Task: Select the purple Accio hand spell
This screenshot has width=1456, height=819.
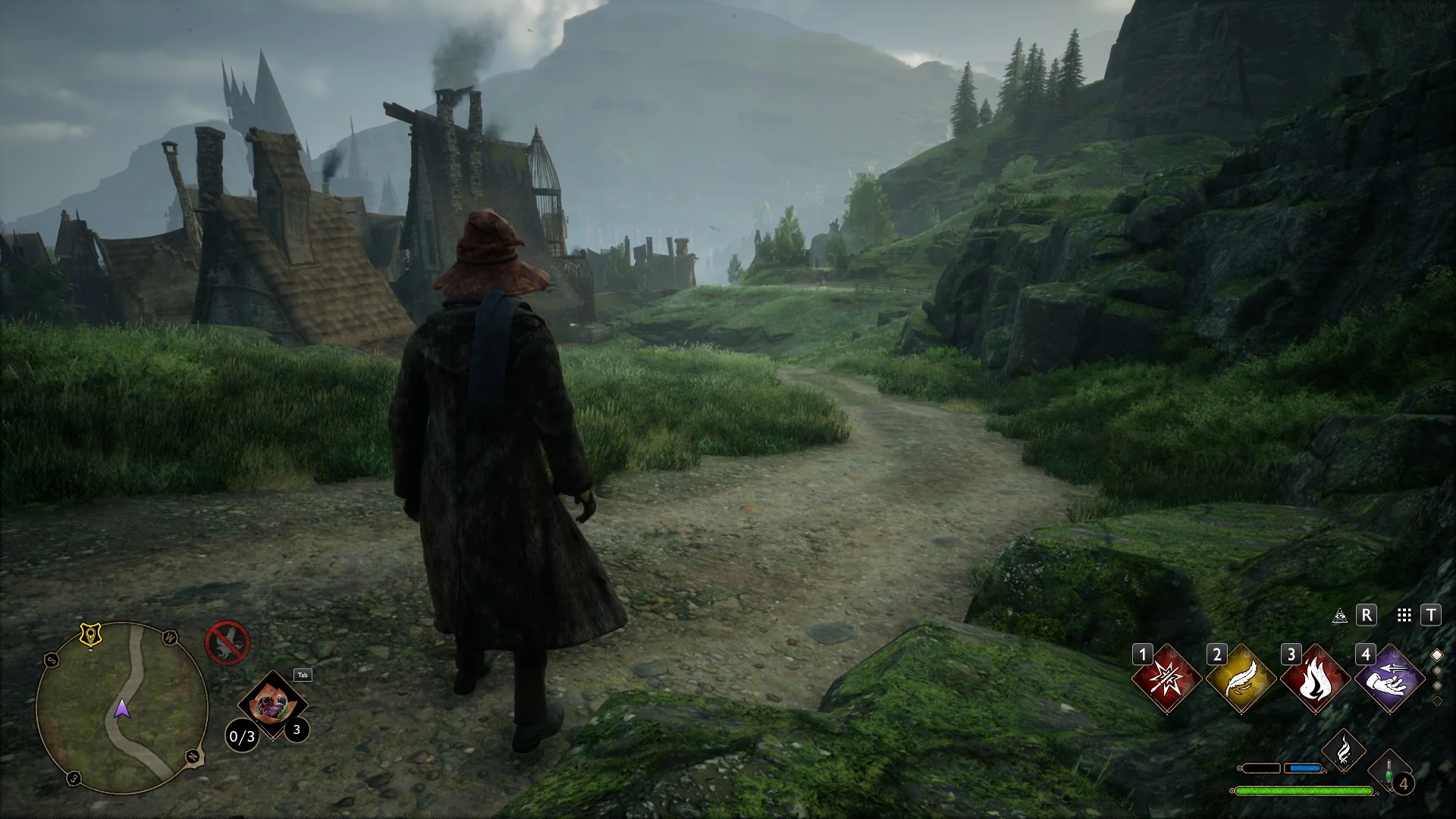Action: [1389, 679]
